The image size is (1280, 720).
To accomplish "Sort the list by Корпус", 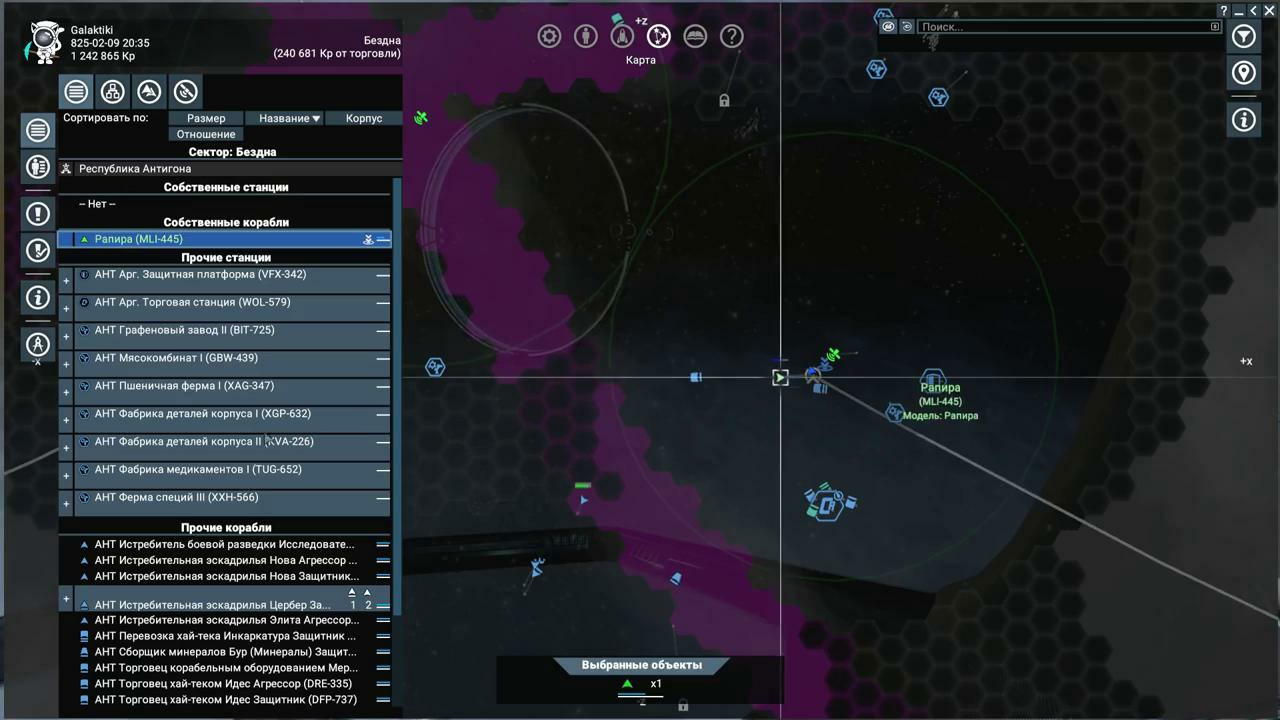I will pos(364,118).
